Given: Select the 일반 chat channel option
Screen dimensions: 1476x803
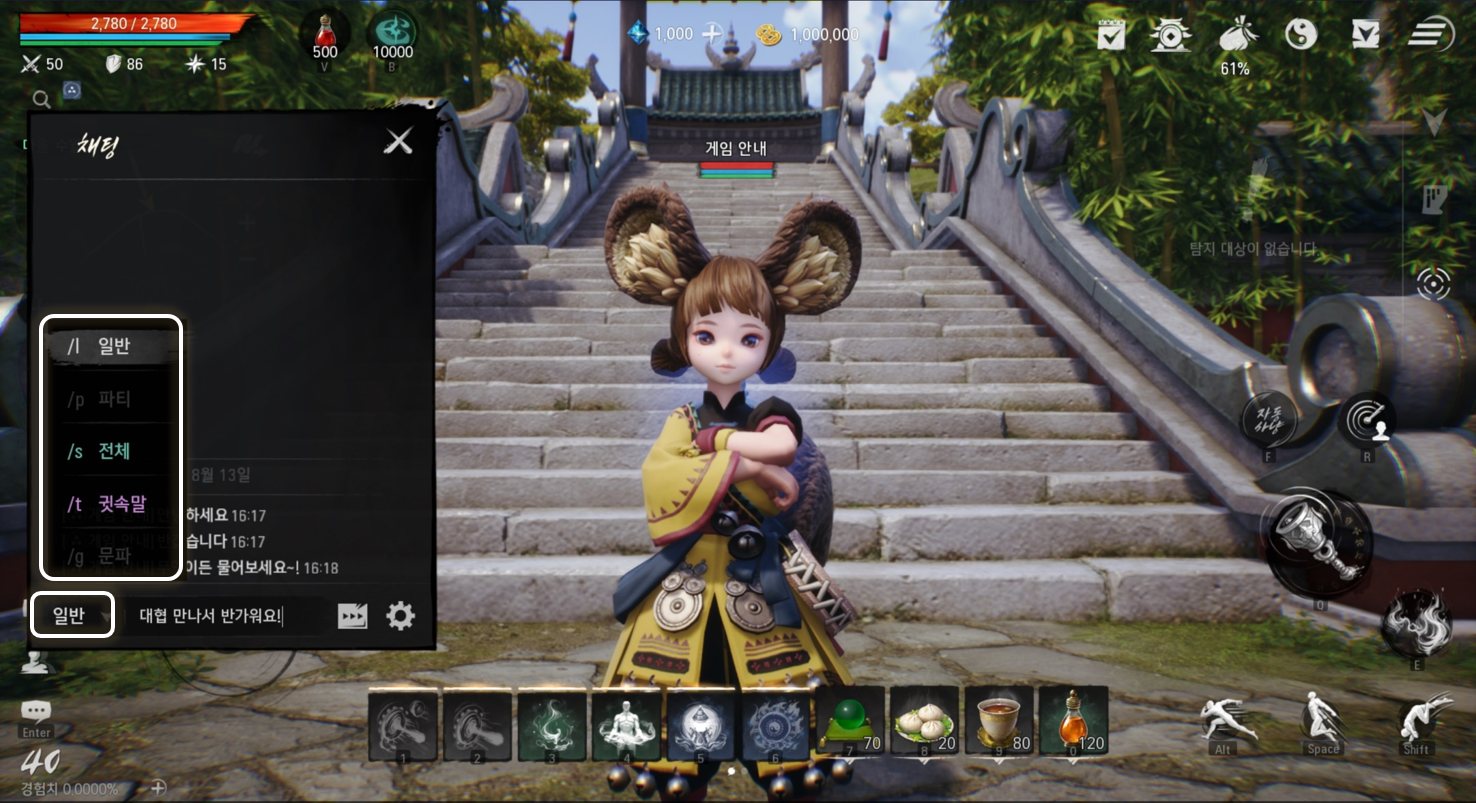Looking at the screenshot, I should pyautogui.click(x=111, y=347).
